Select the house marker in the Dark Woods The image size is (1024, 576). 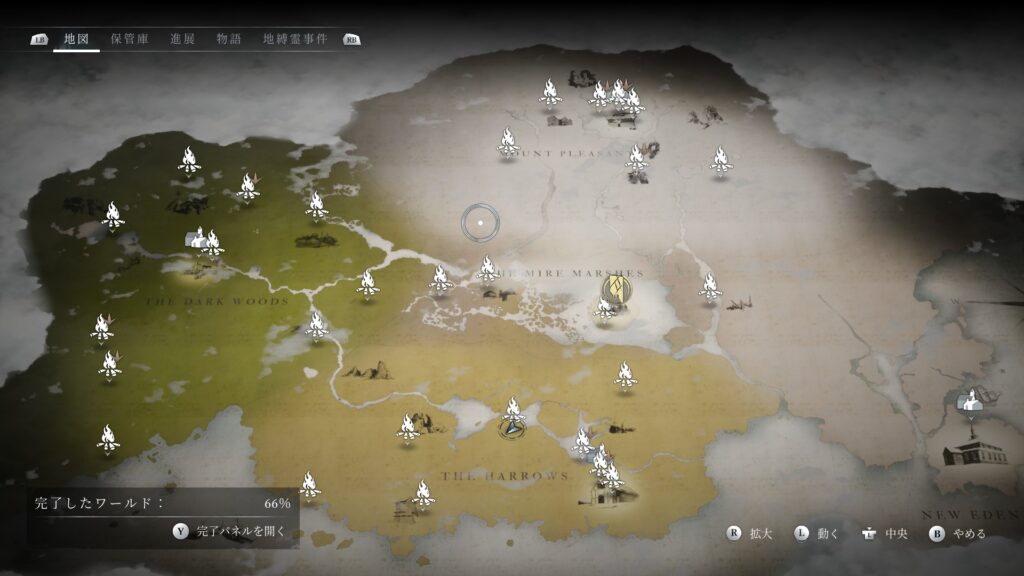[x=197, y=238]
